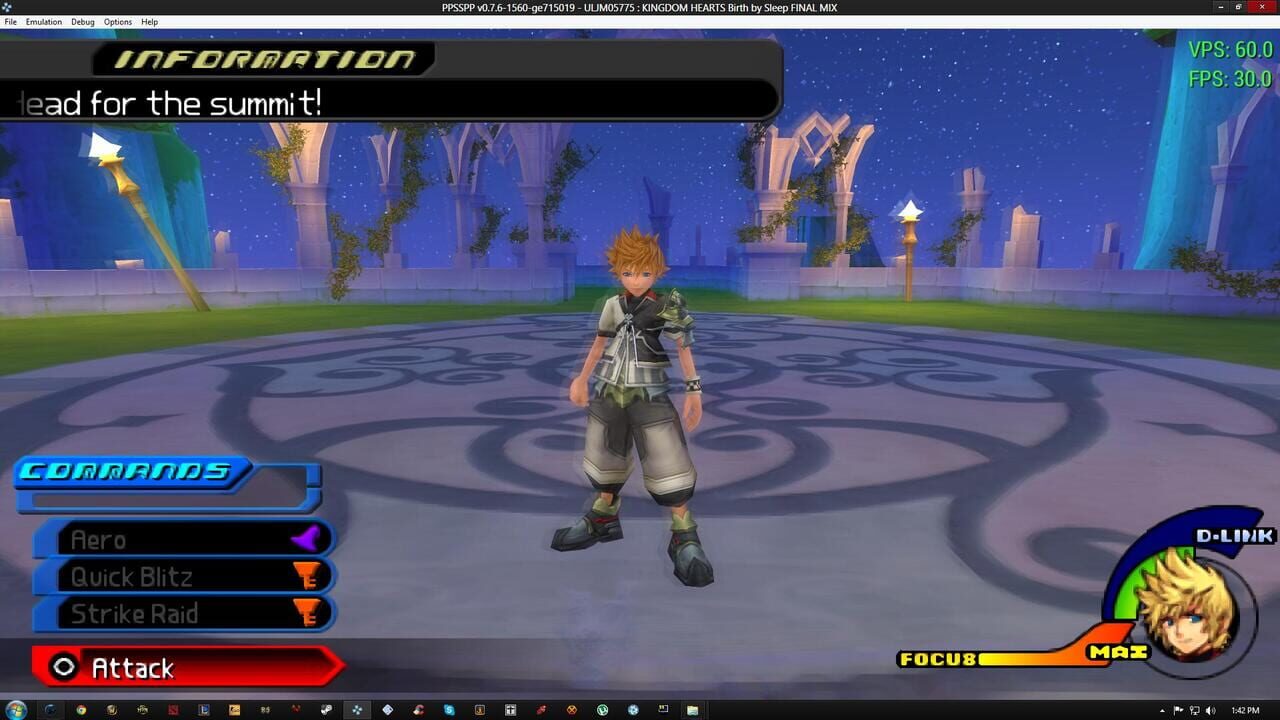Click the system clock showing 1:42 PM
The width and height of the screenshot is (1280, 720).
(x=1246, y=710)
